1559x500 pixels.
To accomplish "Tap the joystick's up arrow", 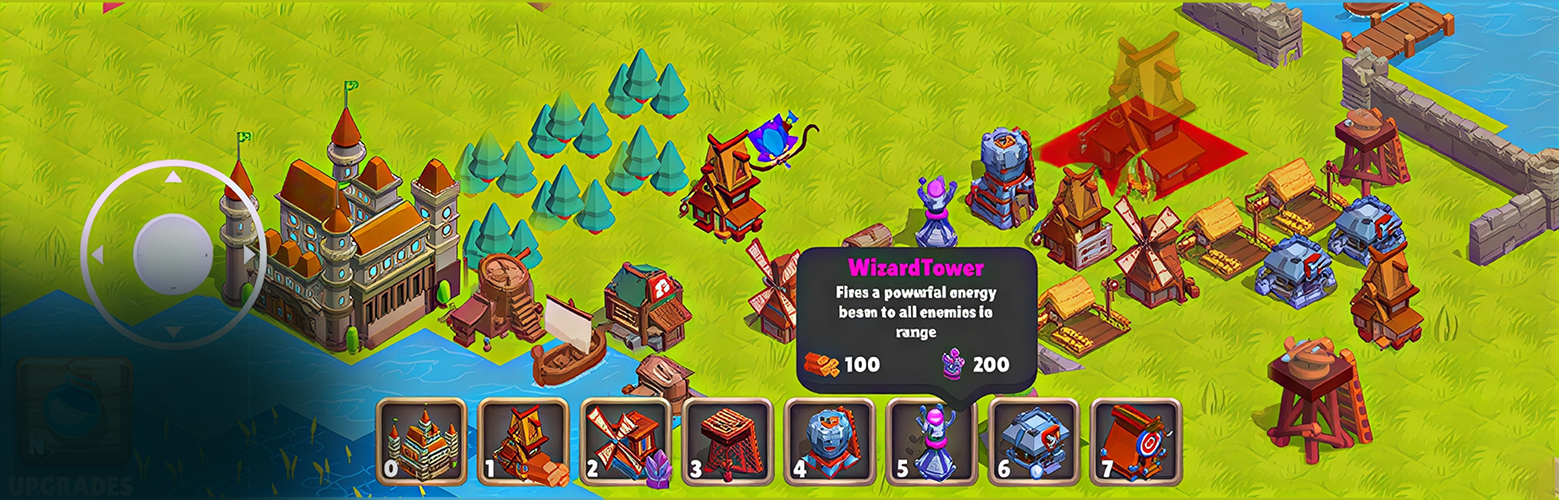I will 173,177.
